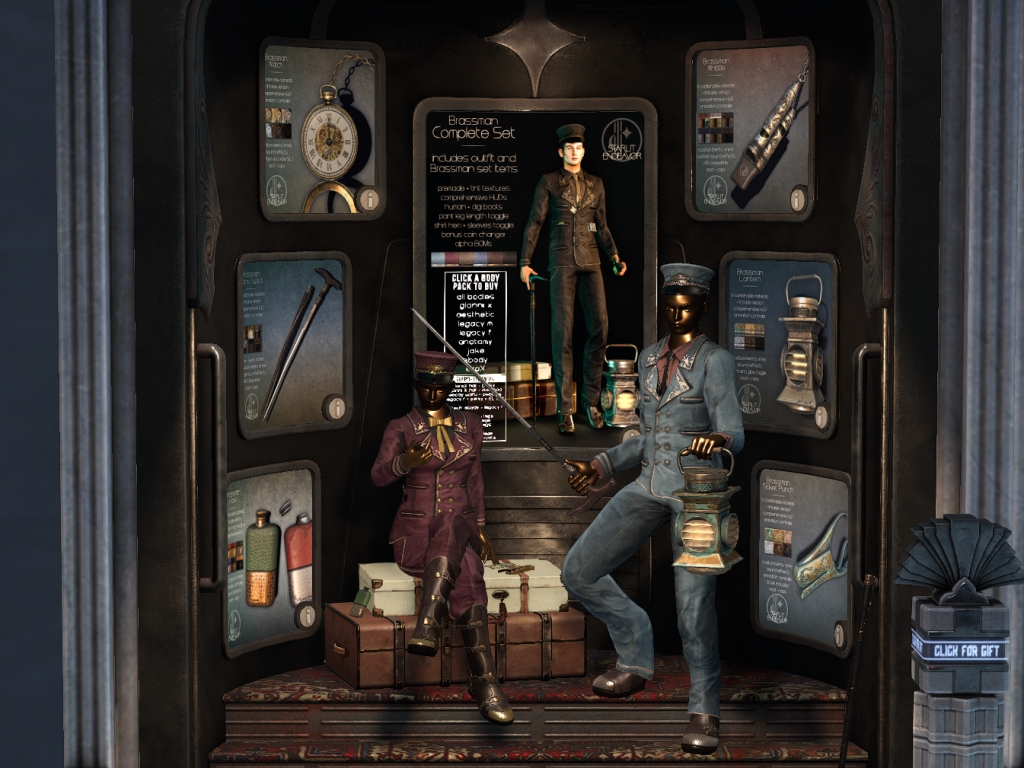The image size is (1024, 768).
Task: Select the Brassman Whistle vendor panel
Action: tap(750, 125)
